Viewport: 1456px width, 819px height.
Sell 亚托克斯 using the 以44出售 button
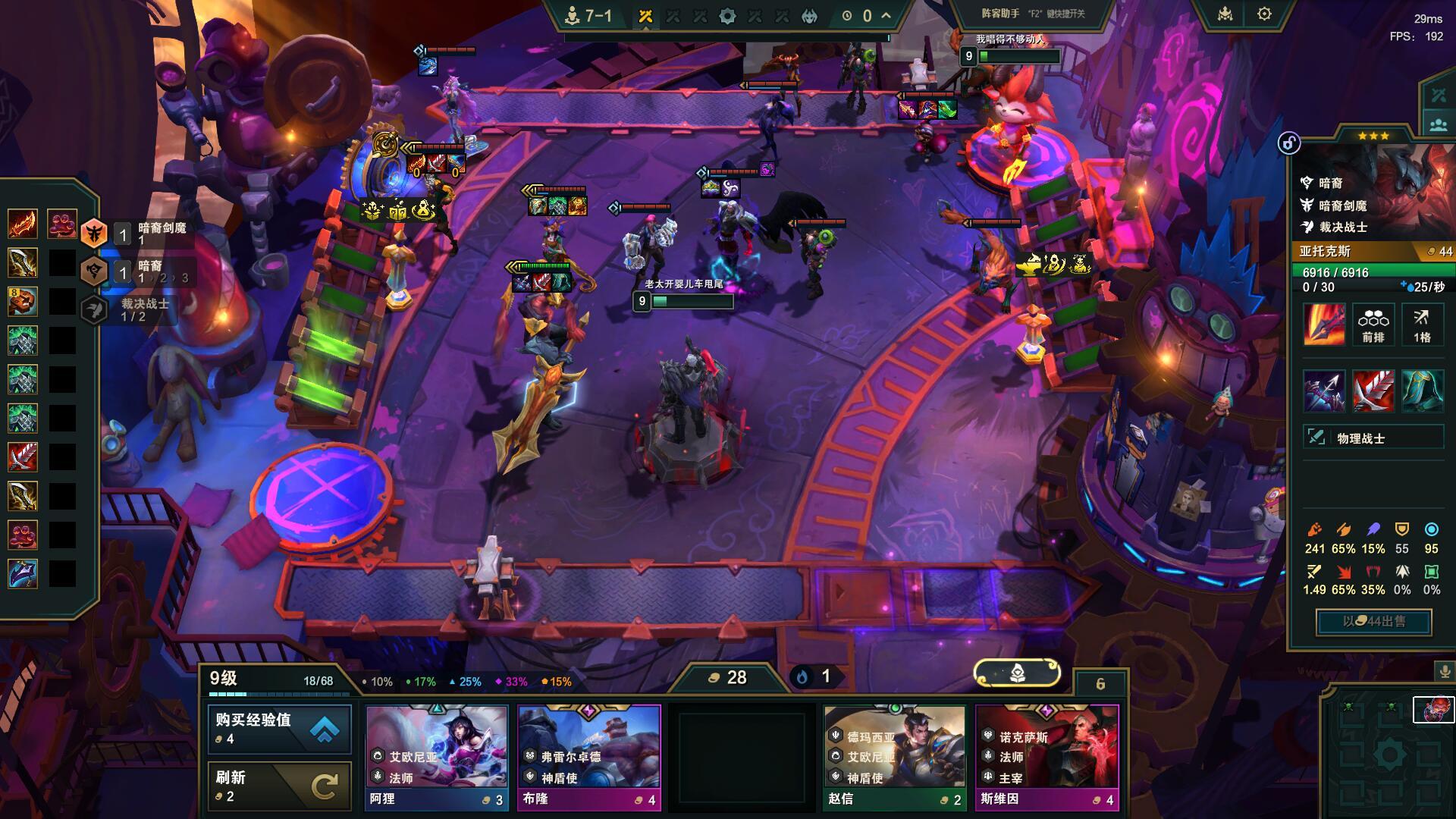(1373, 622)
